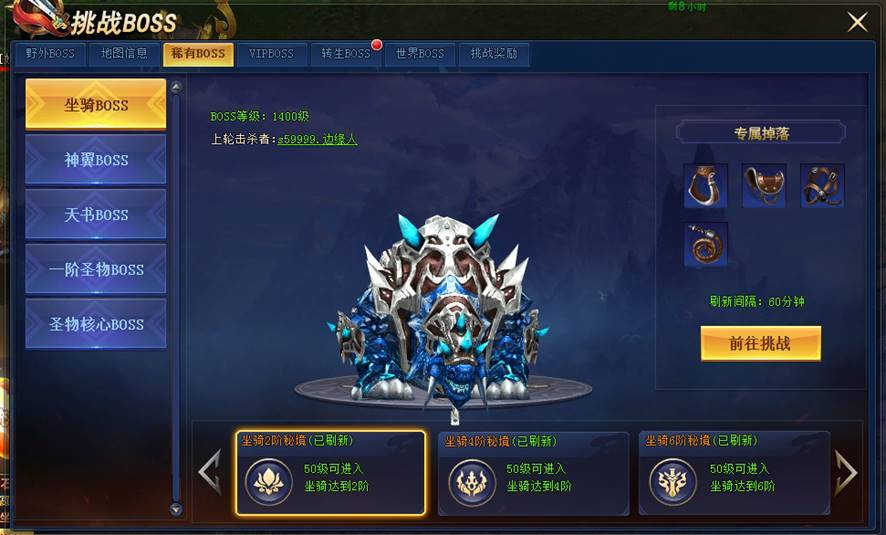
Task: Choose the 坐骑4阶秘境 stage card
Action: (x=533, y=473)
